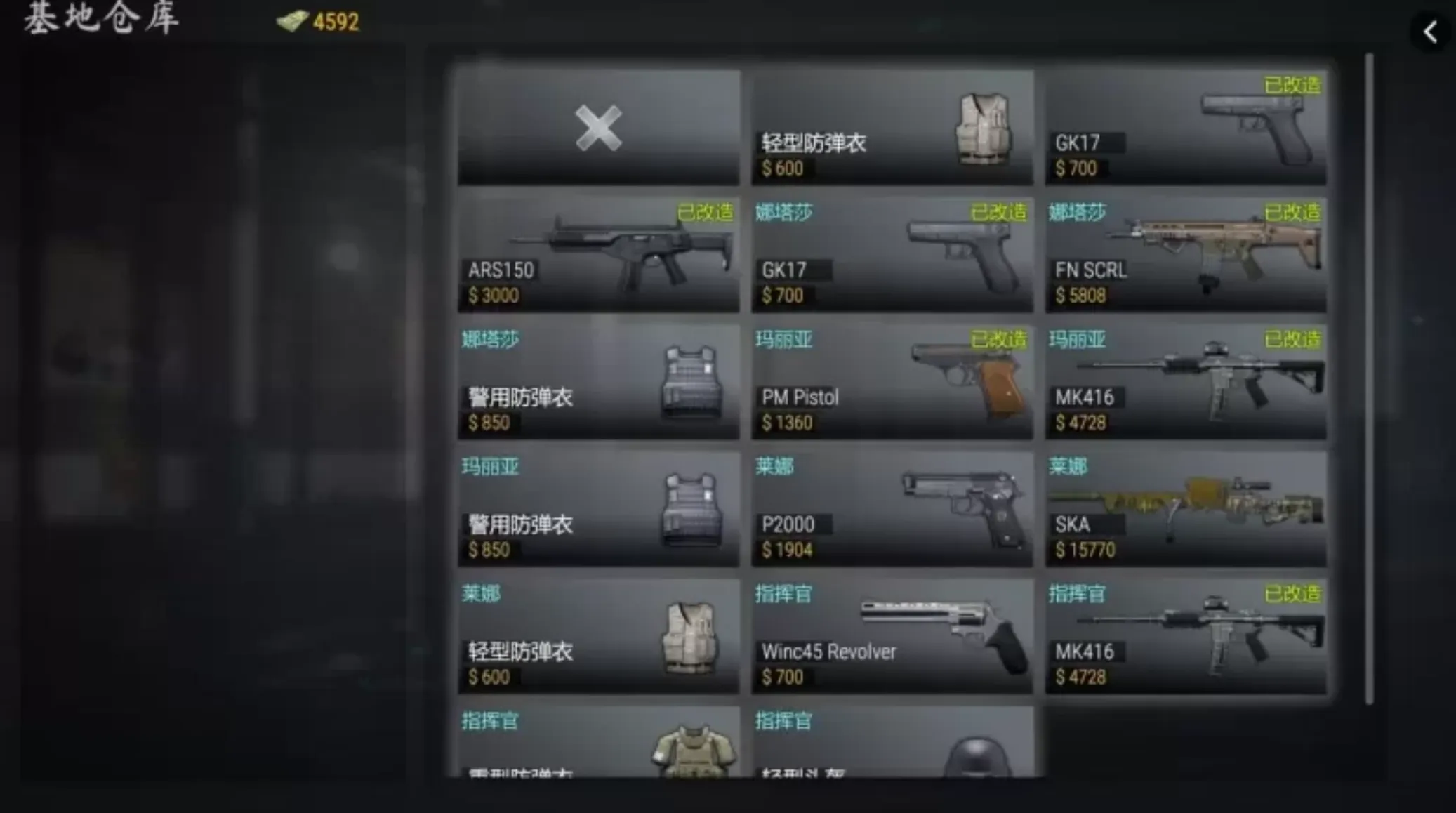Choose 玛丽亚's MK416 rifle
The image size is (1456, 813).
tap(1185, 382)
